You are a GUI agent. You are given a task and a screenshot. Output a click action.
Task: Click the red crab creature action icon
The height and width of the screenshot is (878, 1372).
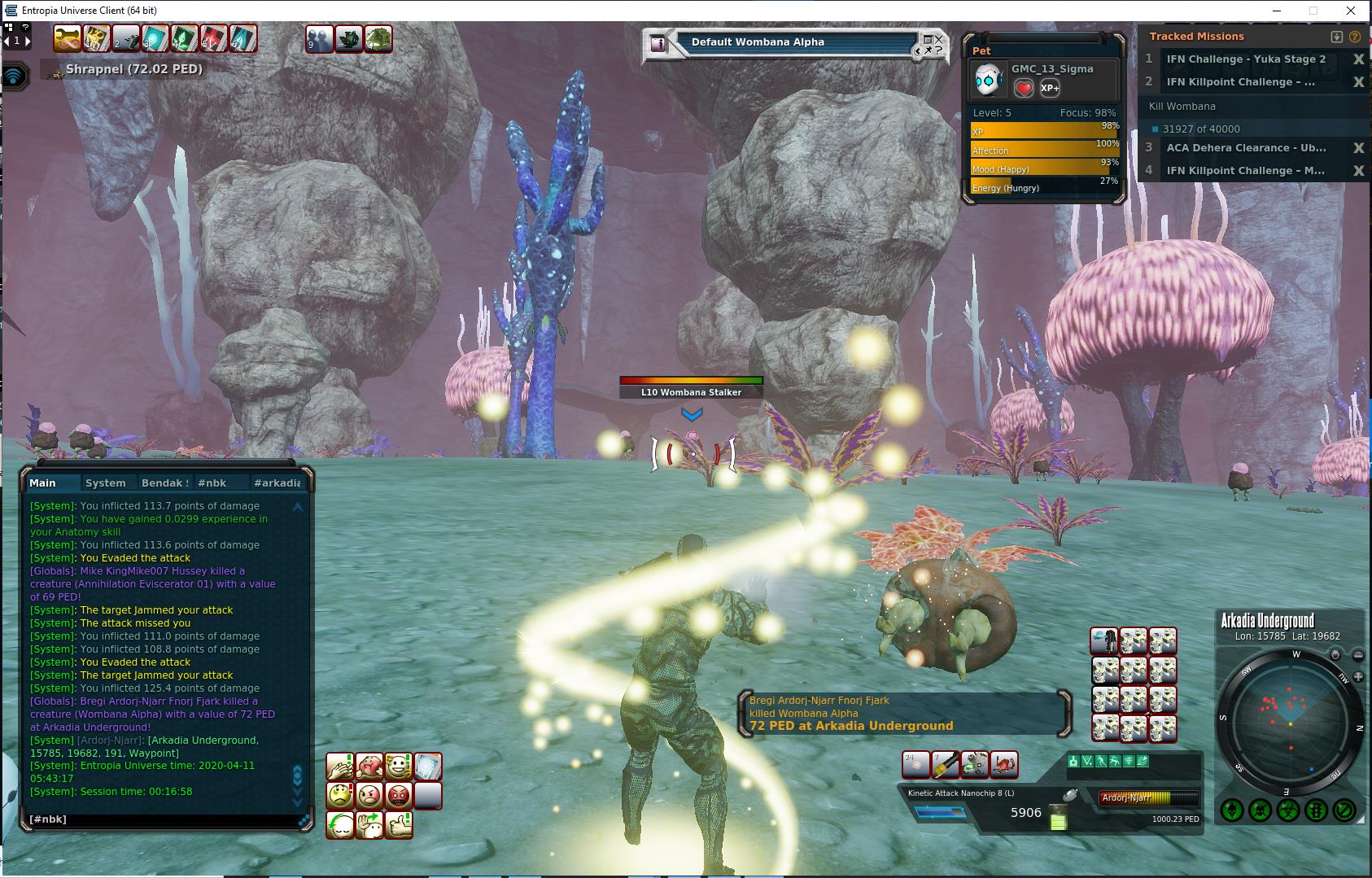pos(1004,765)
